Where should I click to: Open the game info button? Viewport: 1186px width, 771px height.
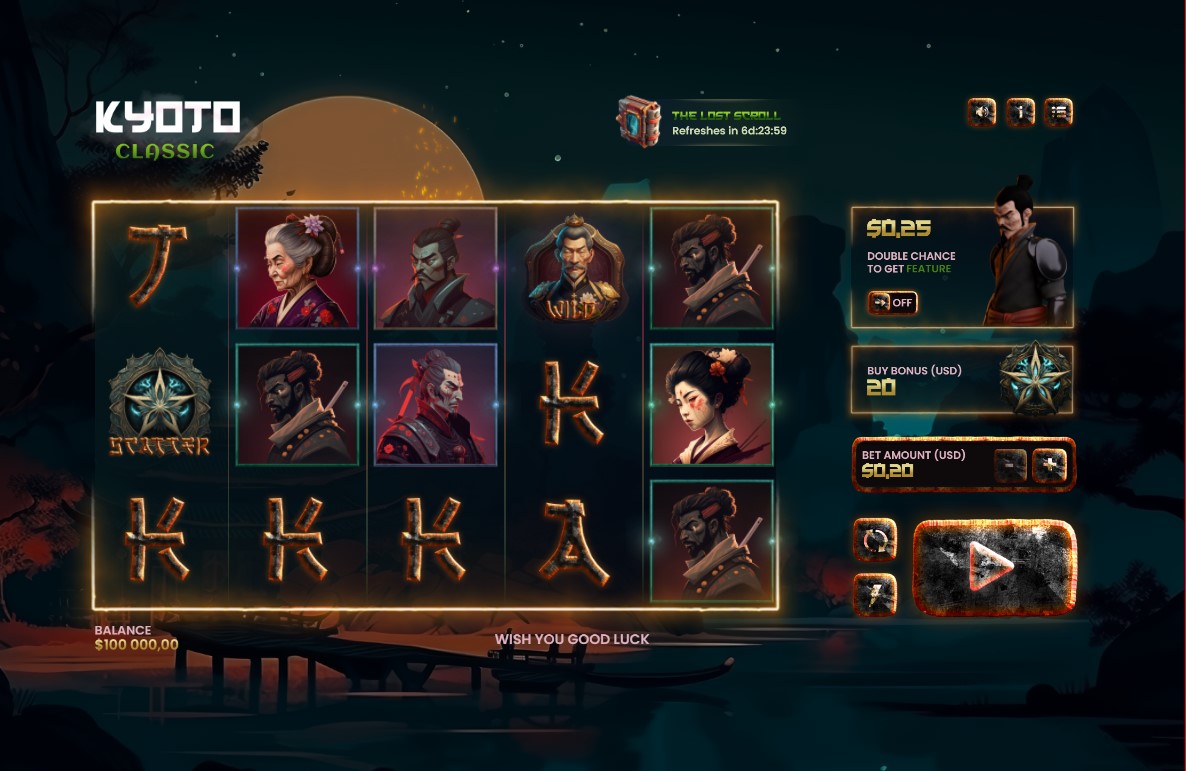(x=1021, y=112)
